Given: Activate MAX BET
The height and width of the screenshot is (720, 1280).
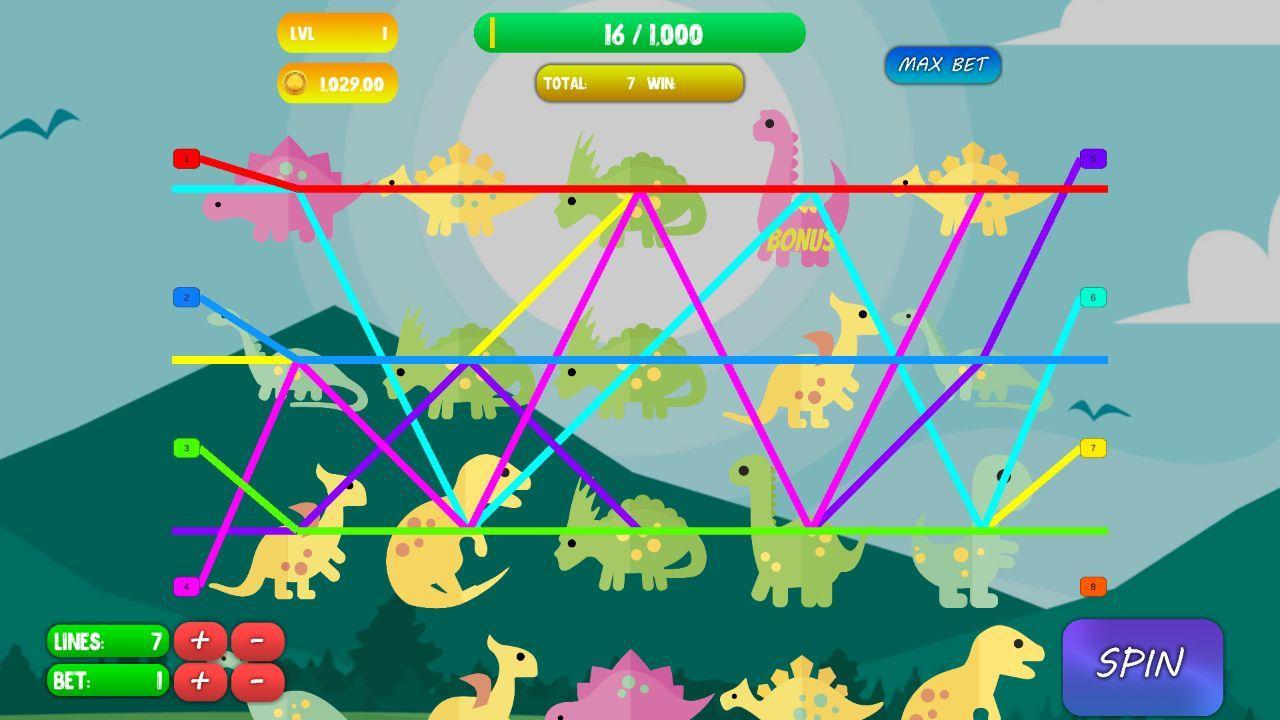Looking at the screenshot, I should pyautogui.click(x=942, y=63).
